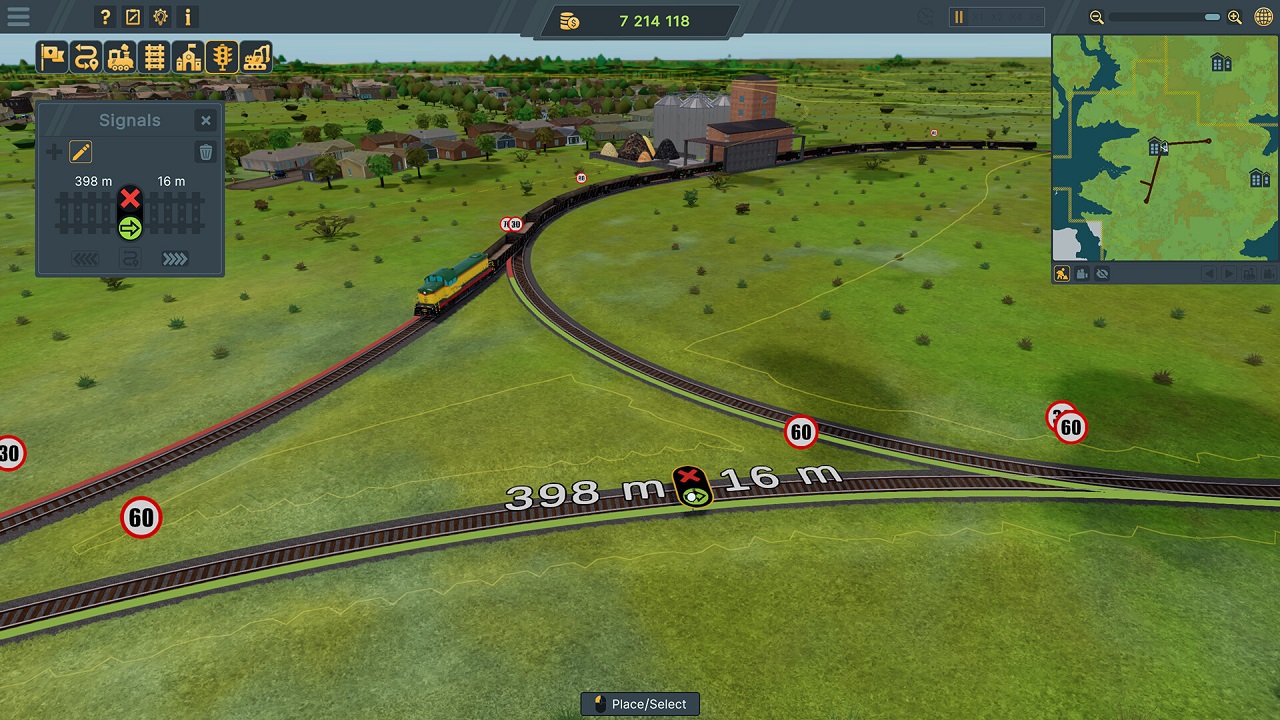Click the minimap zoom slider handle

[1211, 17]
